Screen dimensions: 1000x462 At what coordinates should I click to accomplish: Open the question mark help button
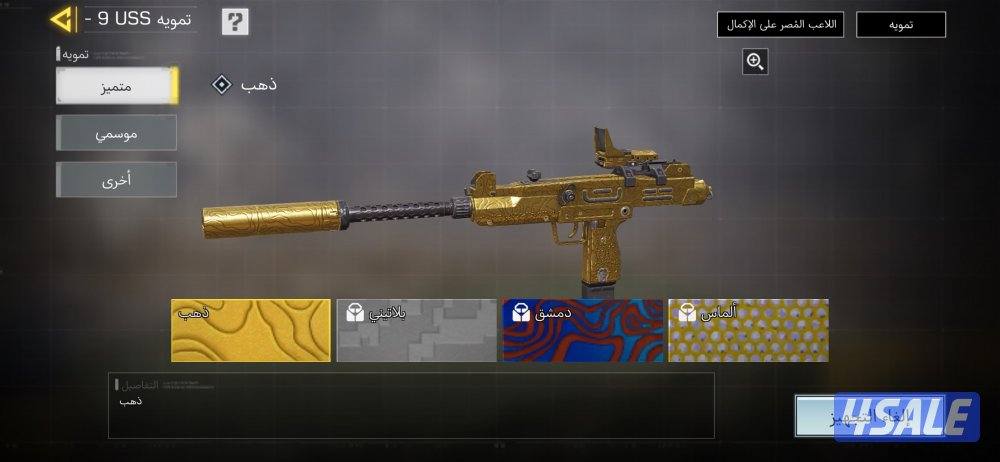coord(235,21)
